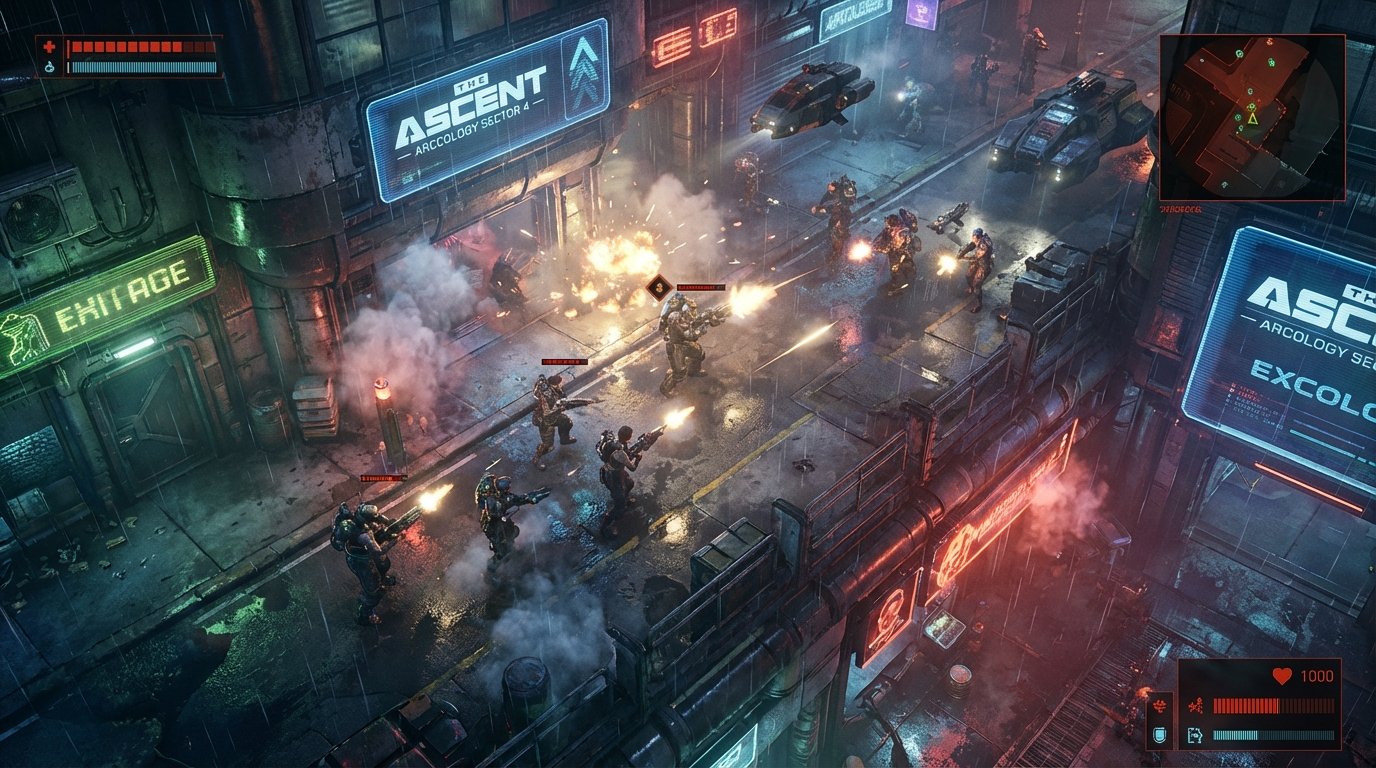Click the red grenade skill icon

1161,706
